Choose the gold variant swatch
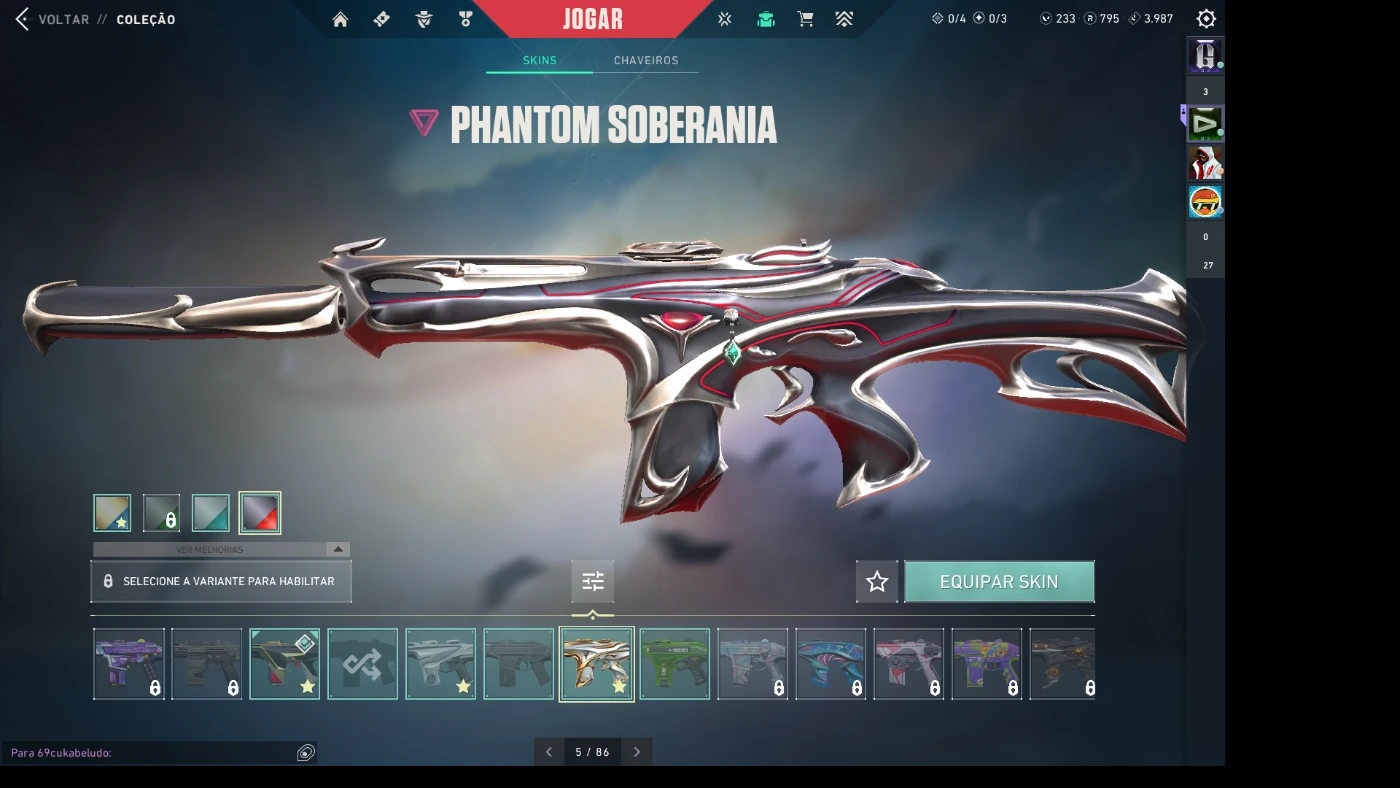 (112, 513)
